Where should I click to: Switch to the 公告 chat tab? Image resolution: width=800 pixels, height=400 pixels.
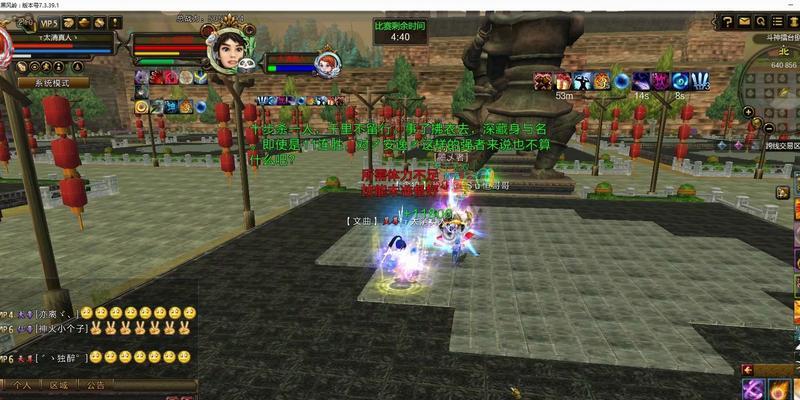pos(95,384)
